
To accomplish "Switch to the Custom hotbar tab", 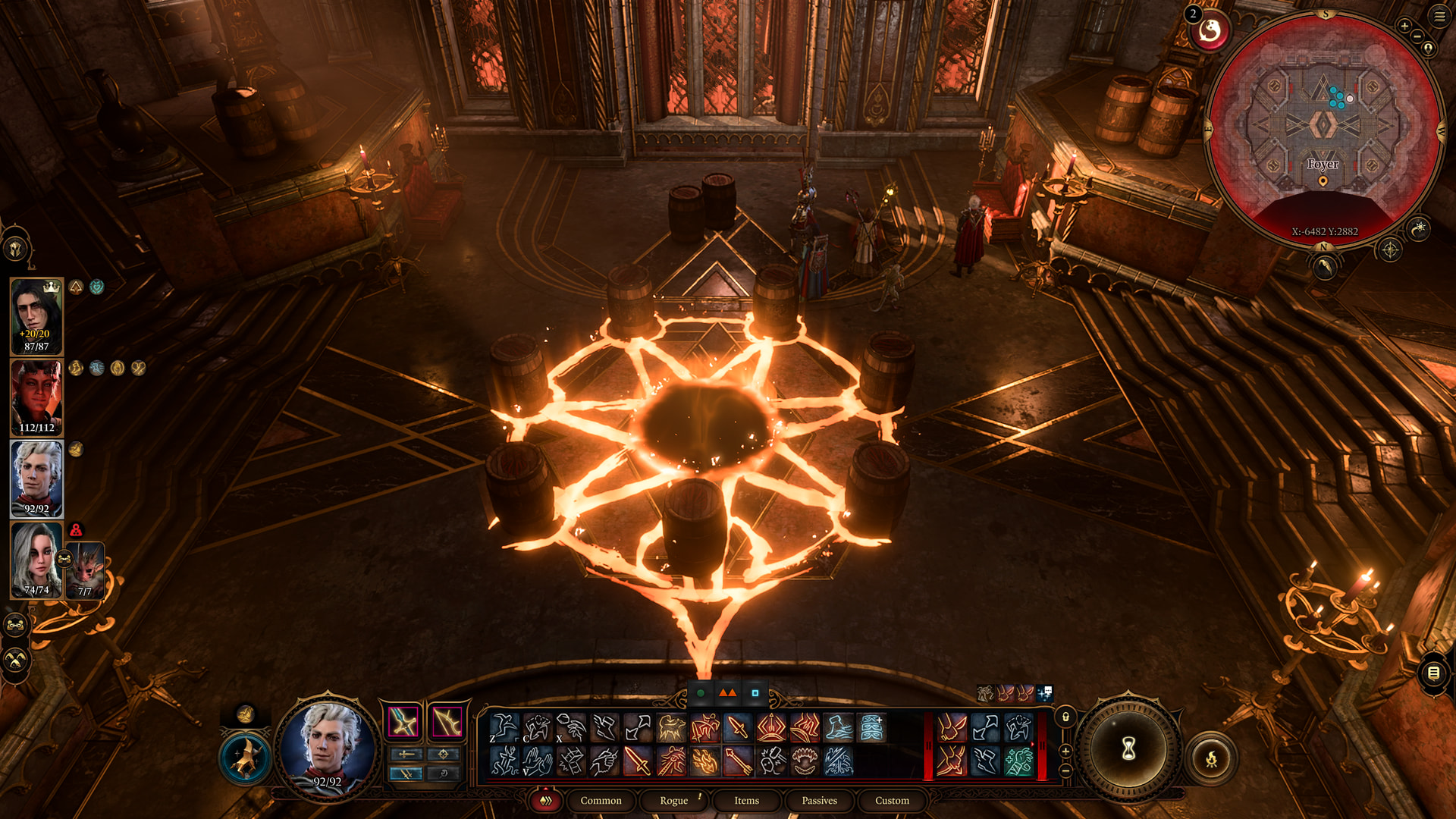I will click(892, 800).
